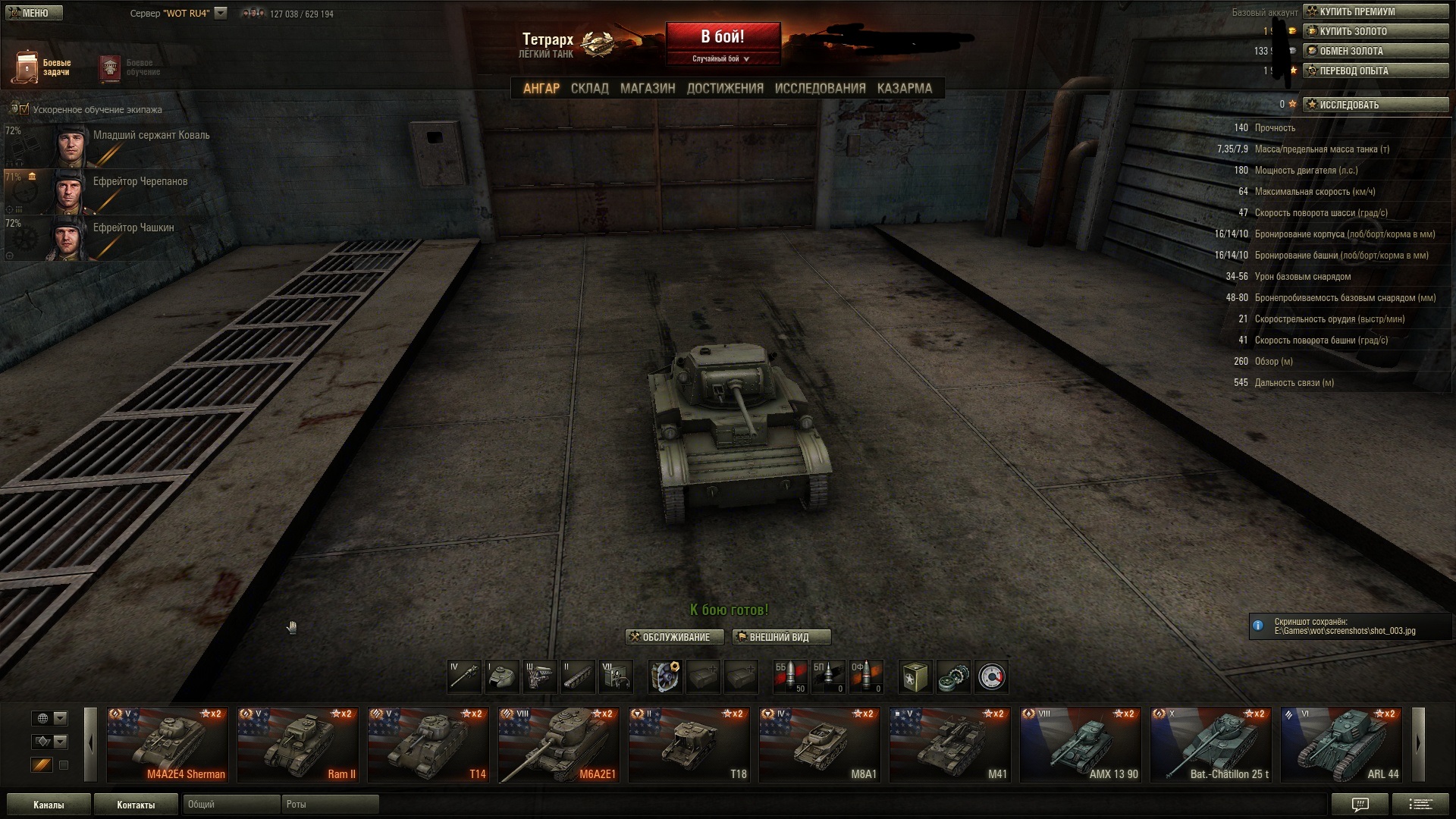Choose the Bat.-Châtillon 25 t tank
Screen dimensions: 1456x819
pyautogui.click(x=1211, y=744)
